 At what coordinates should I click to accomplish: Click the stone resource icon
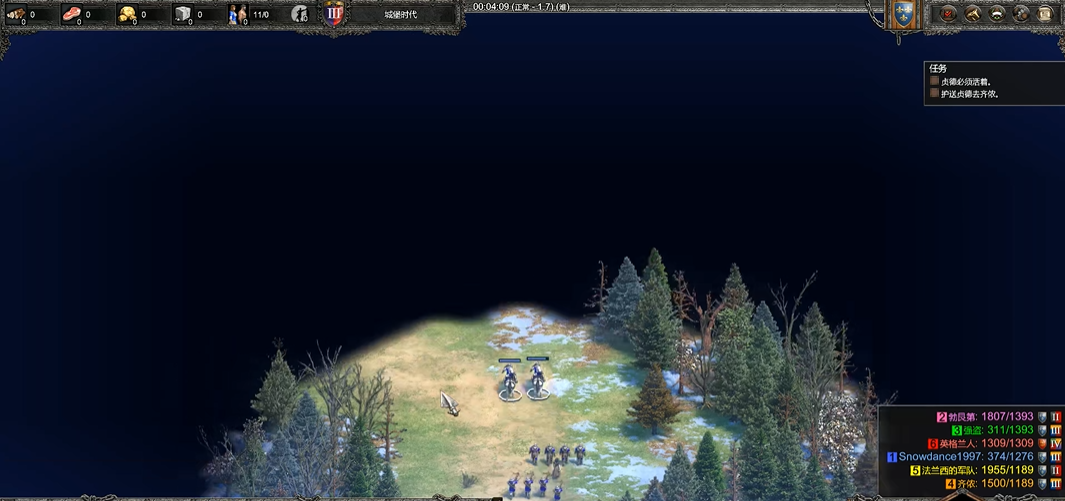183,15
